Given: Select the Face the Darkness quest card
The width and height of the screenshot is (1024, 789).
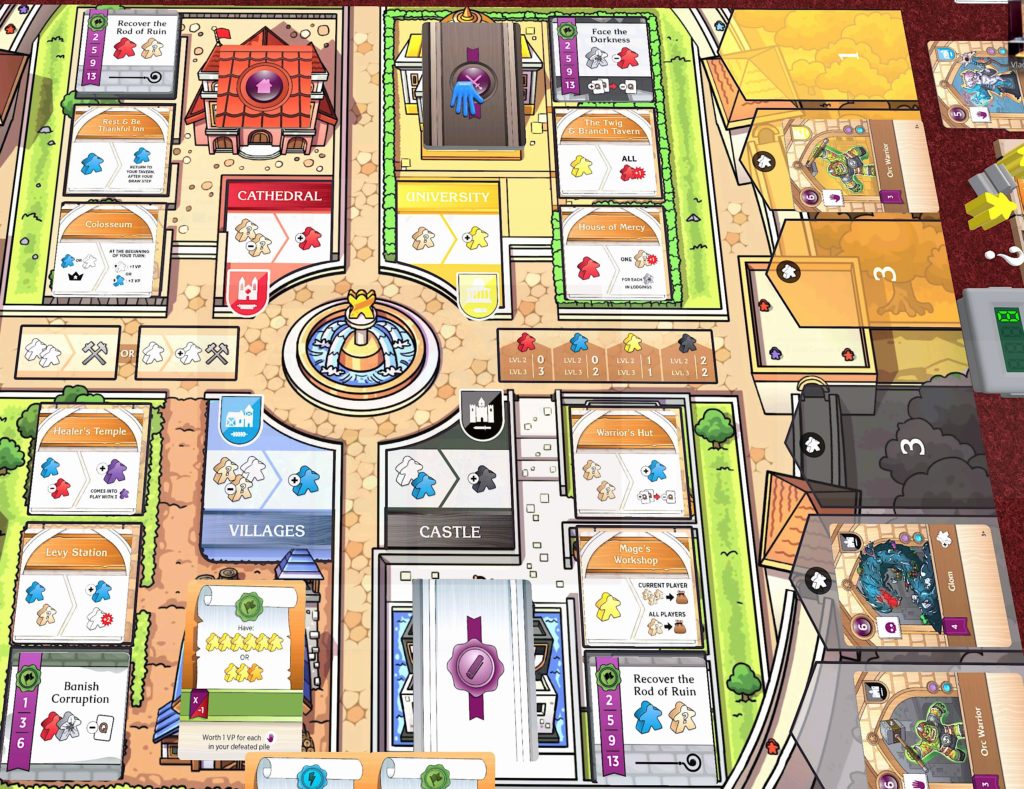Looking at the screenshot, I should (x=606, y=55).
